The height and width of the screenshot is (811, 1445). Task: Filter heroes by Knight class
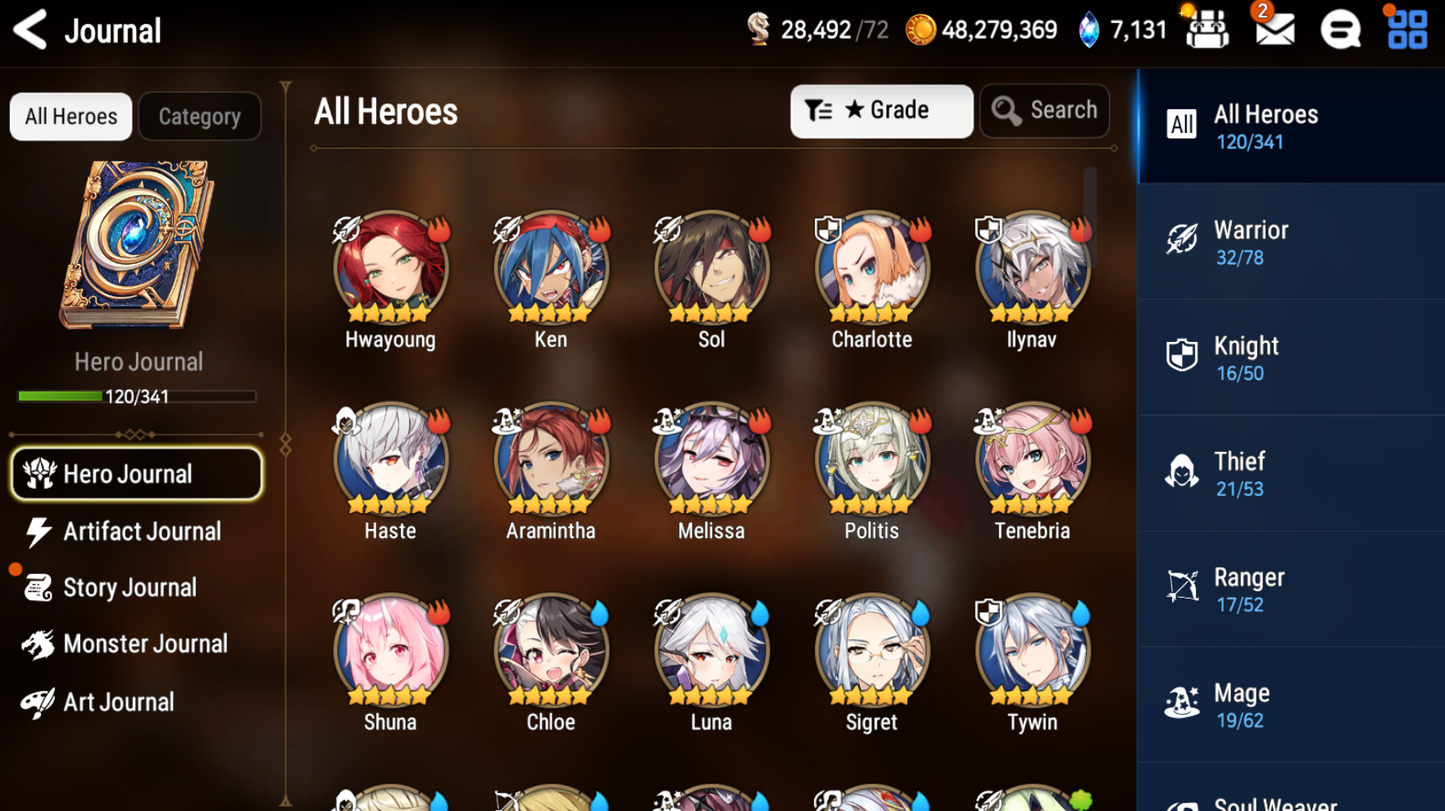click(x=1290, y=358)
